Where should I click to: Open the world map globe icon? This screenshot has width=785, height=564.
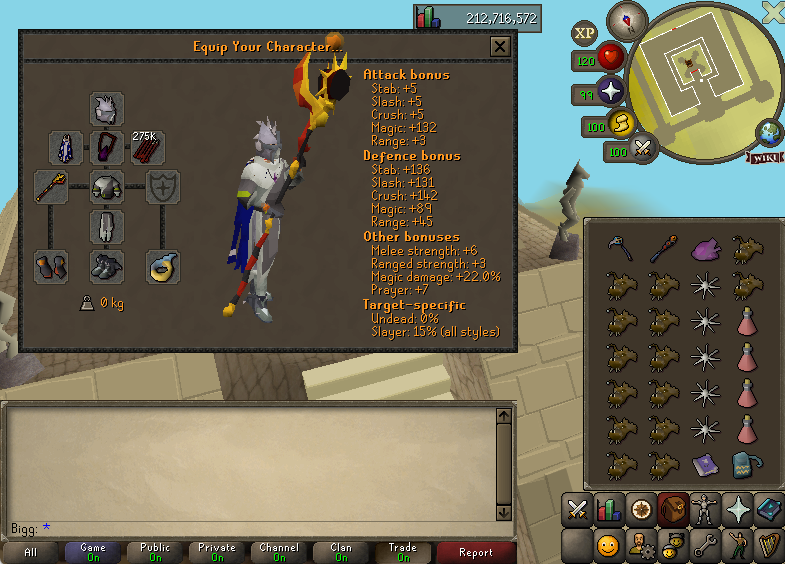(x=770, y=132)
